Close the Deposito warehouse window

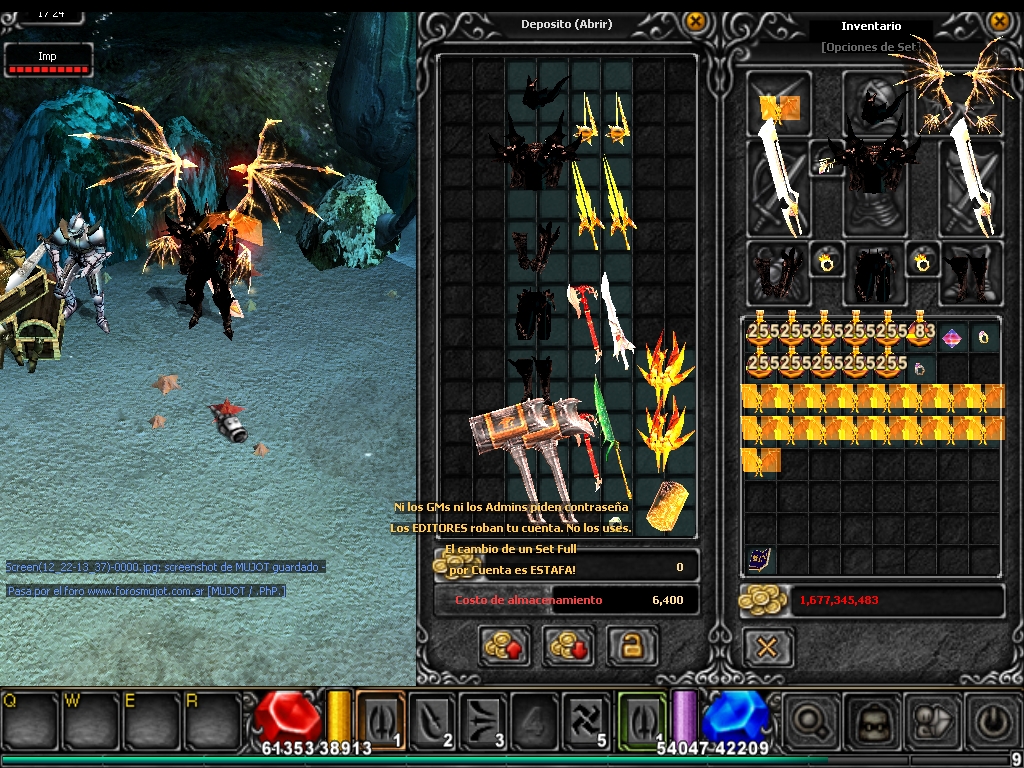point(696,22)
